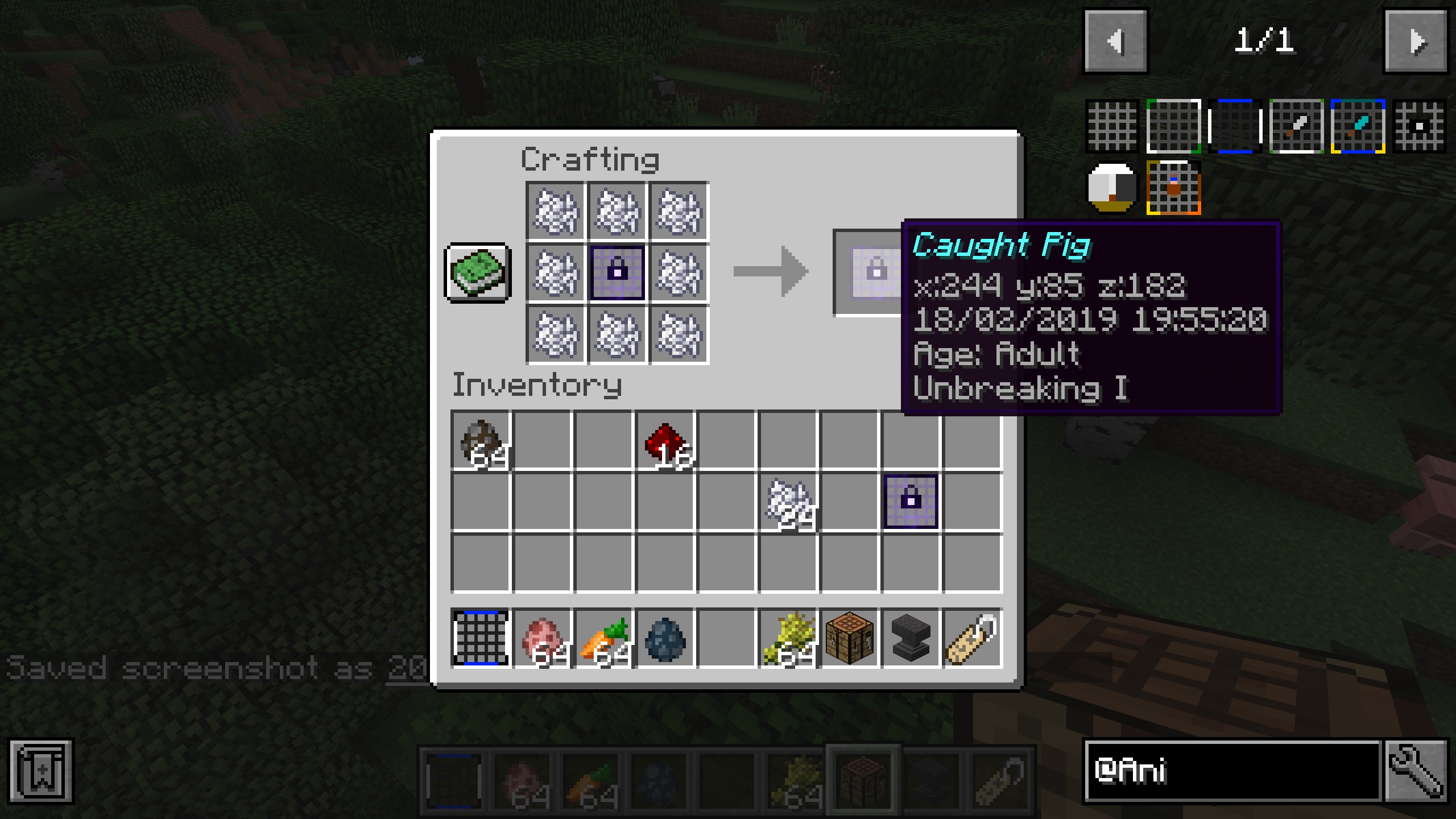1456x819 pixels.
Task: Select the pink pig spawn egg in hotbar
Action: 542,638
